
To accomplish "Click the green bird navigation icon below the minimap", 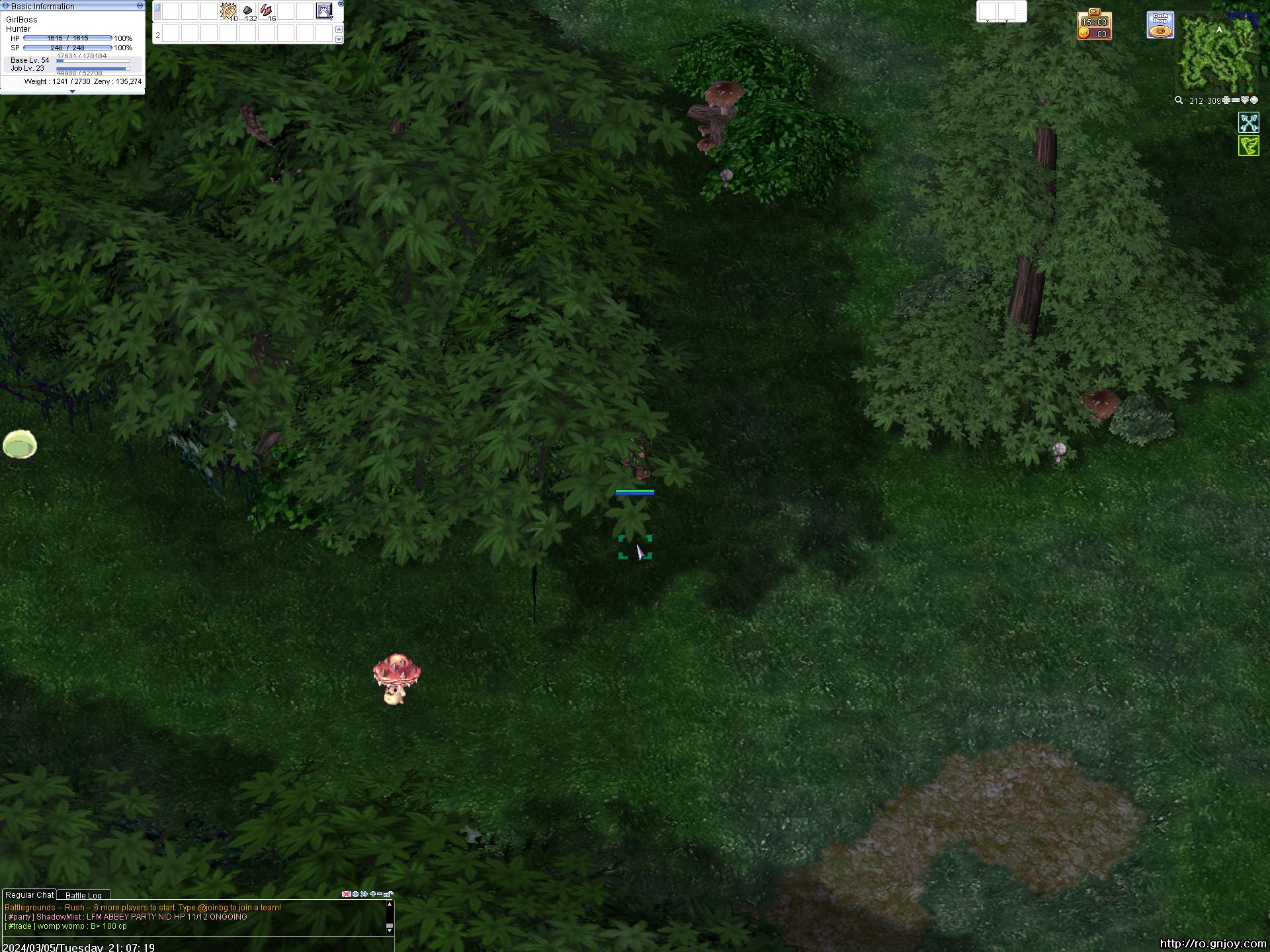I will pyautogui.click(x=1249, y=145).
